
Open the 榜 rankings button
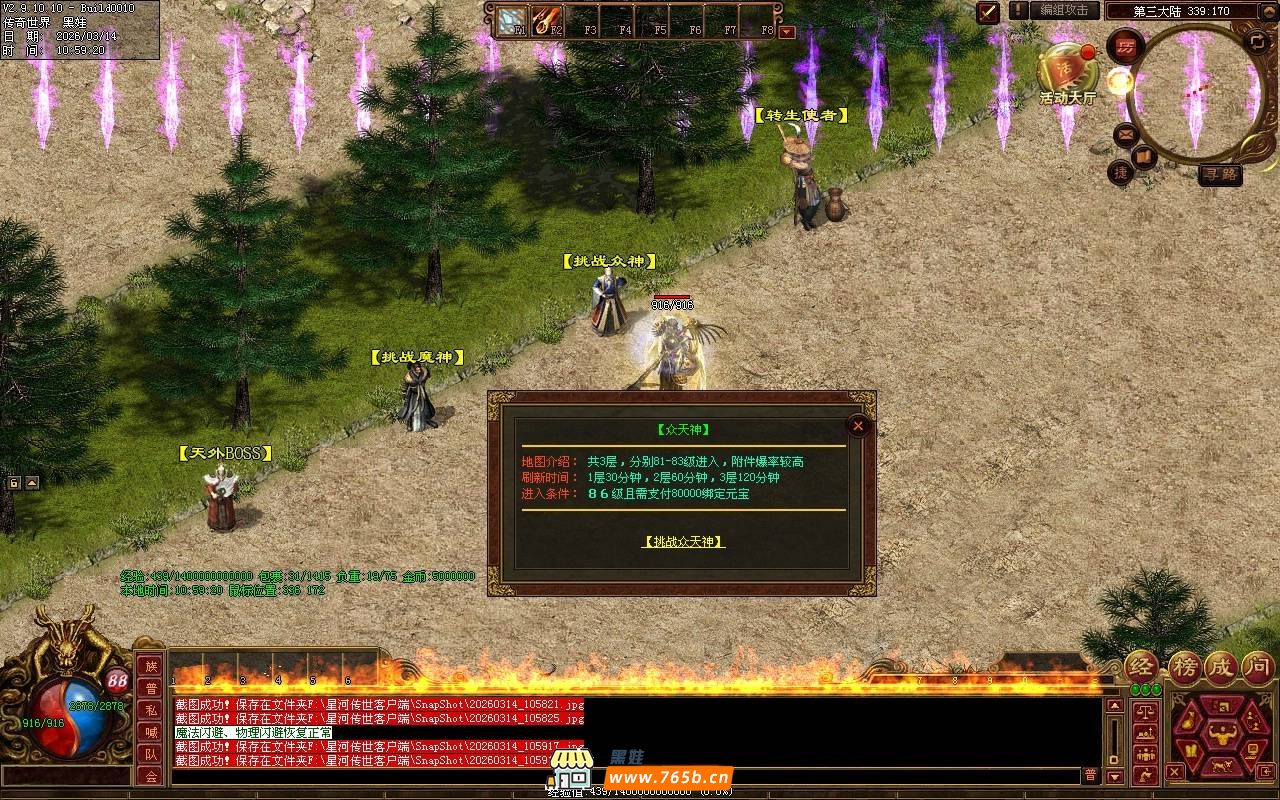pyautogui.click(x=1184, y=667)
